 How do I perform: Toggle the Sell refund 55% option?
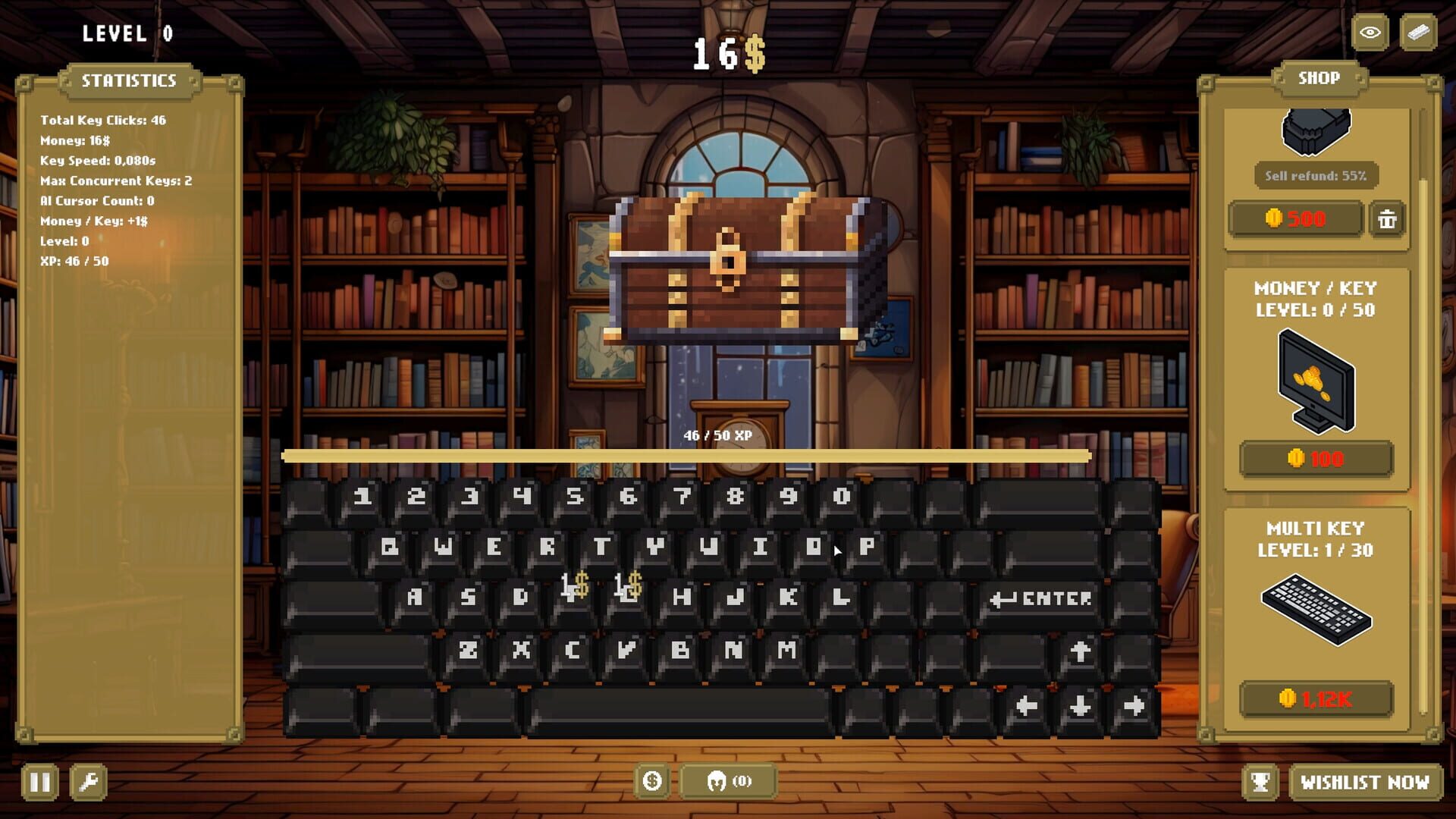click(x=1317, y=174)
